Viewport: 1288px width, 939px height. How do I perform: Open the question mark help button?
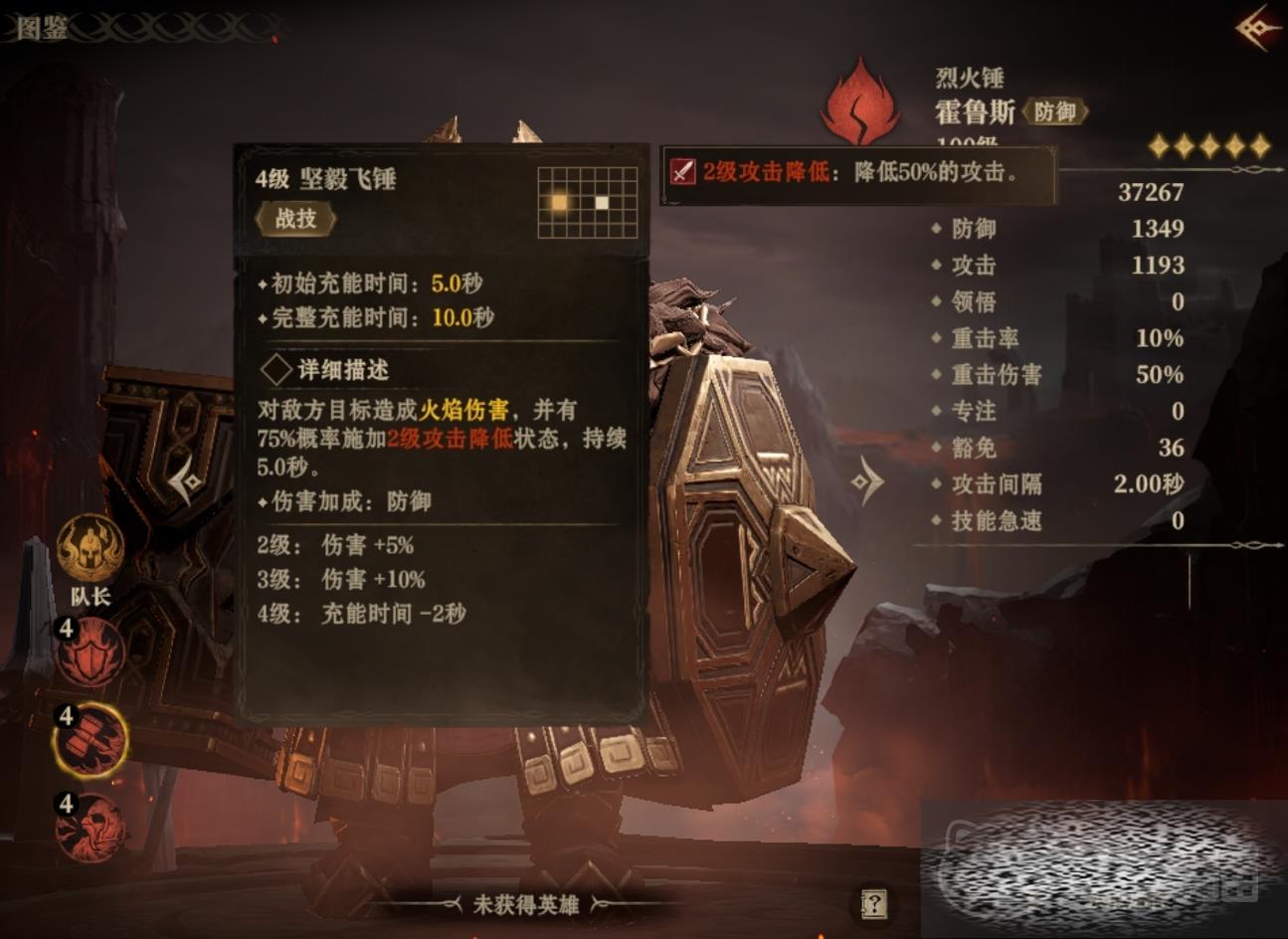[x=873, y=903]
